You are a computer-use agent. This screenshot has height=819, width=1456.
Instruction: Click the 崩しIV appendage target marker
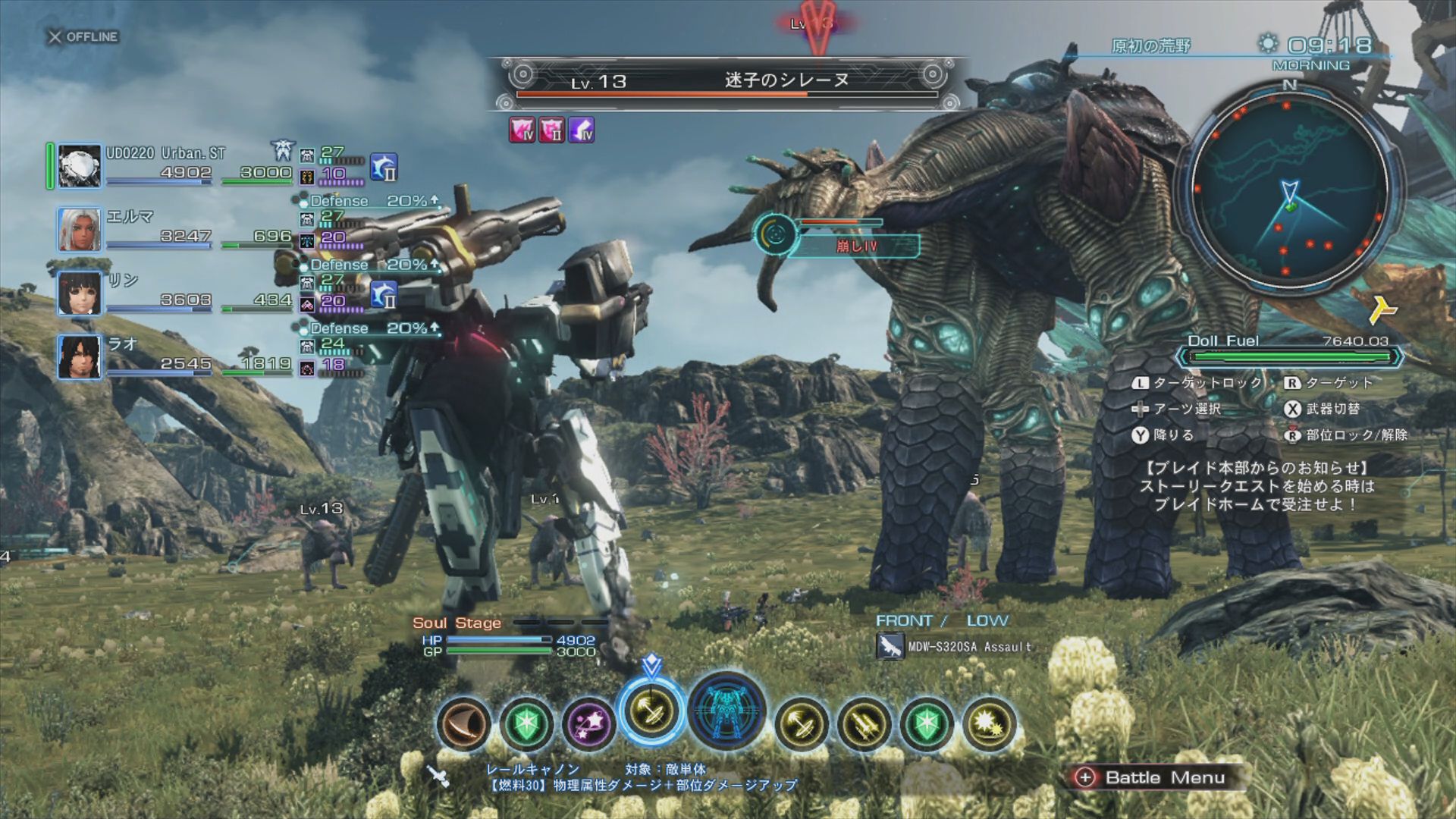click(x=775, y=235)
